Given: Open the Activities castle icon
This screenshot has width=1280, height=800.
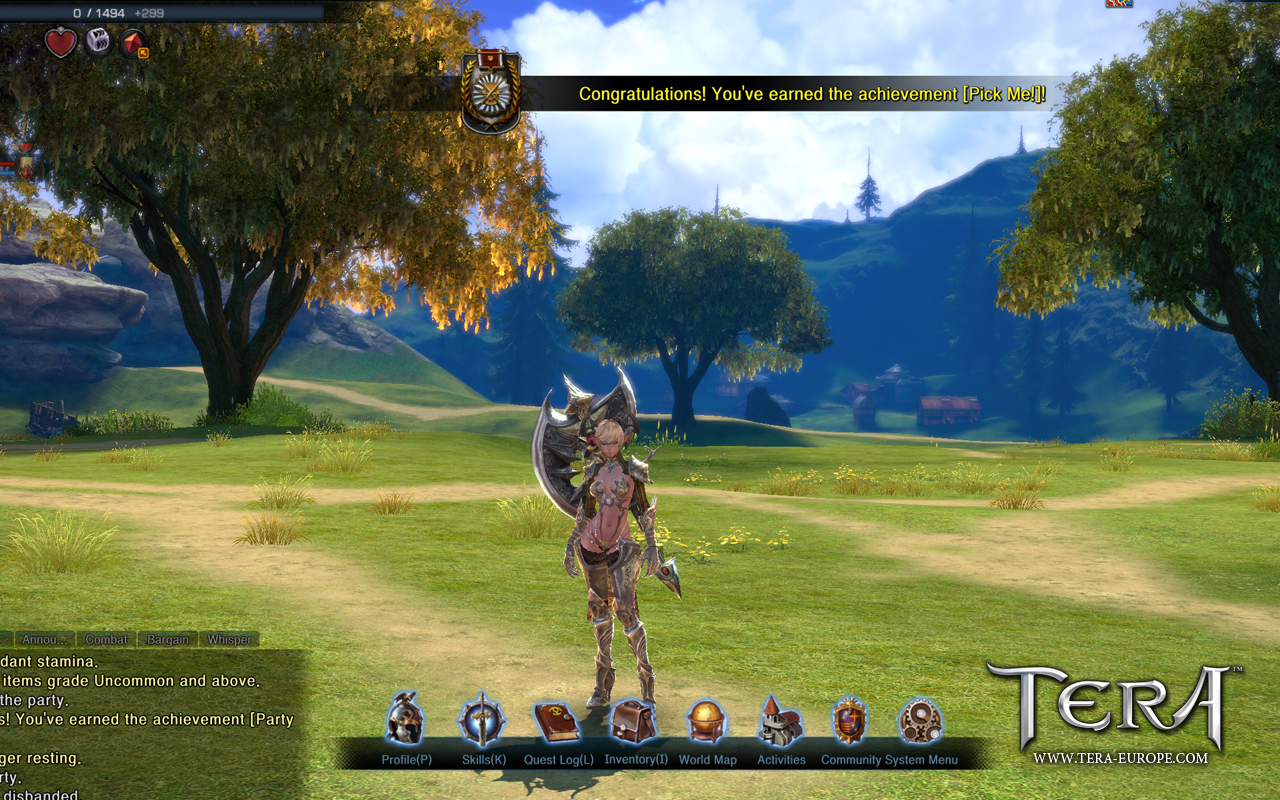Looking at the screenshot, I should 780,721.
